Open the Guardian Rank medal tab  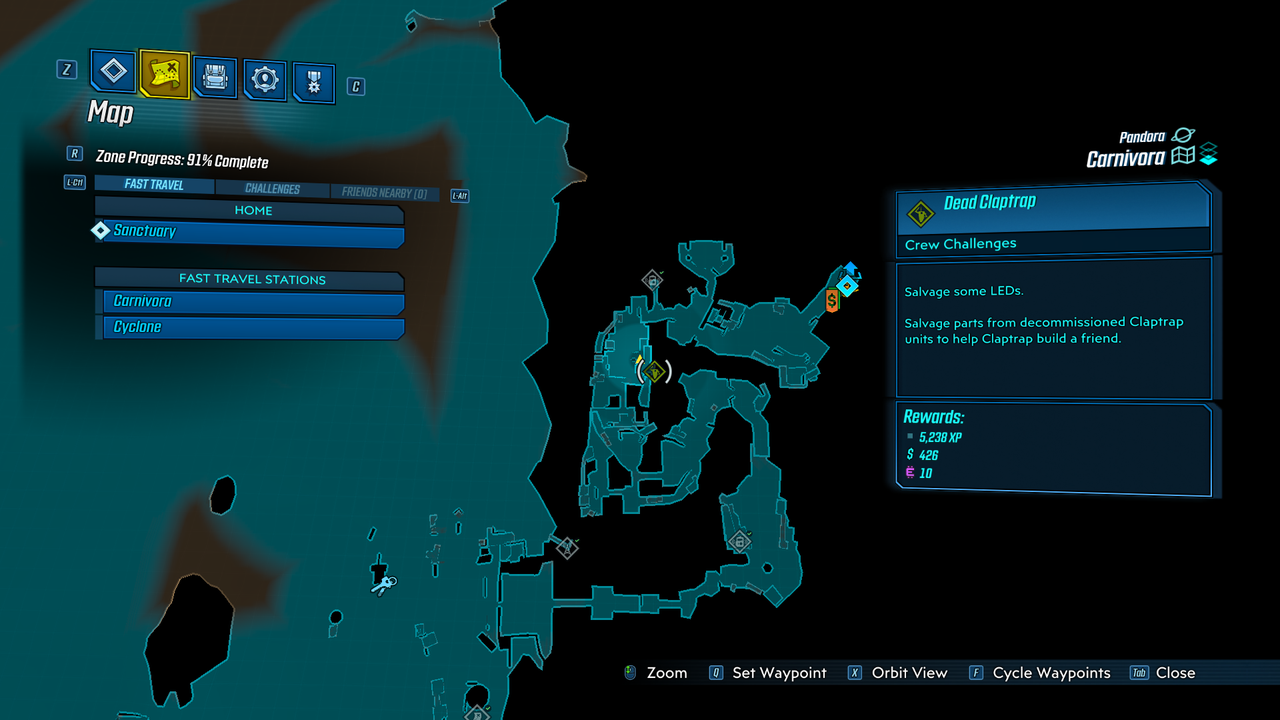click(313, 83)
